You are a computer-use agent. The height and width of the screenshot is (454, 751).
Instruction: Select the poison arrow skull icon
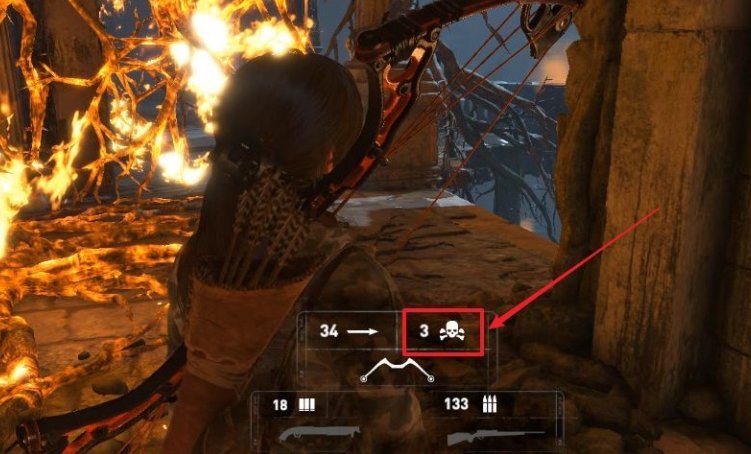(451, 329)
